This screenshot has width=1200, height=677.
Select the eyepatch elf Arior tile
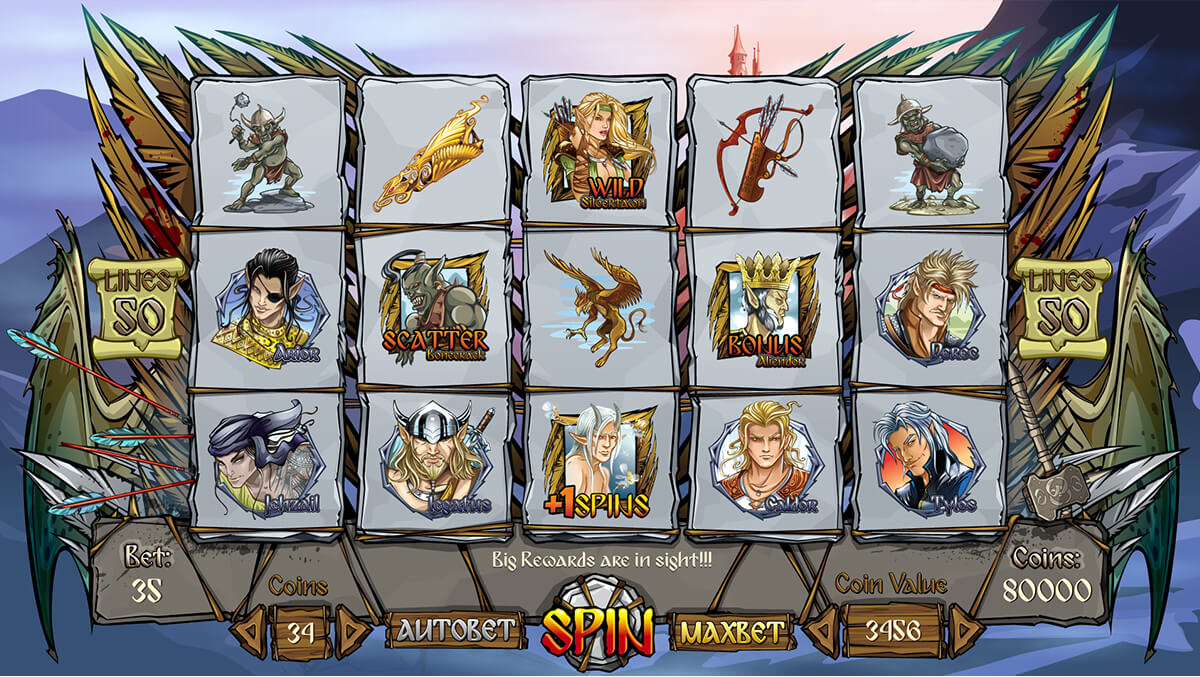pyautogui.click(x=268, y=308)
